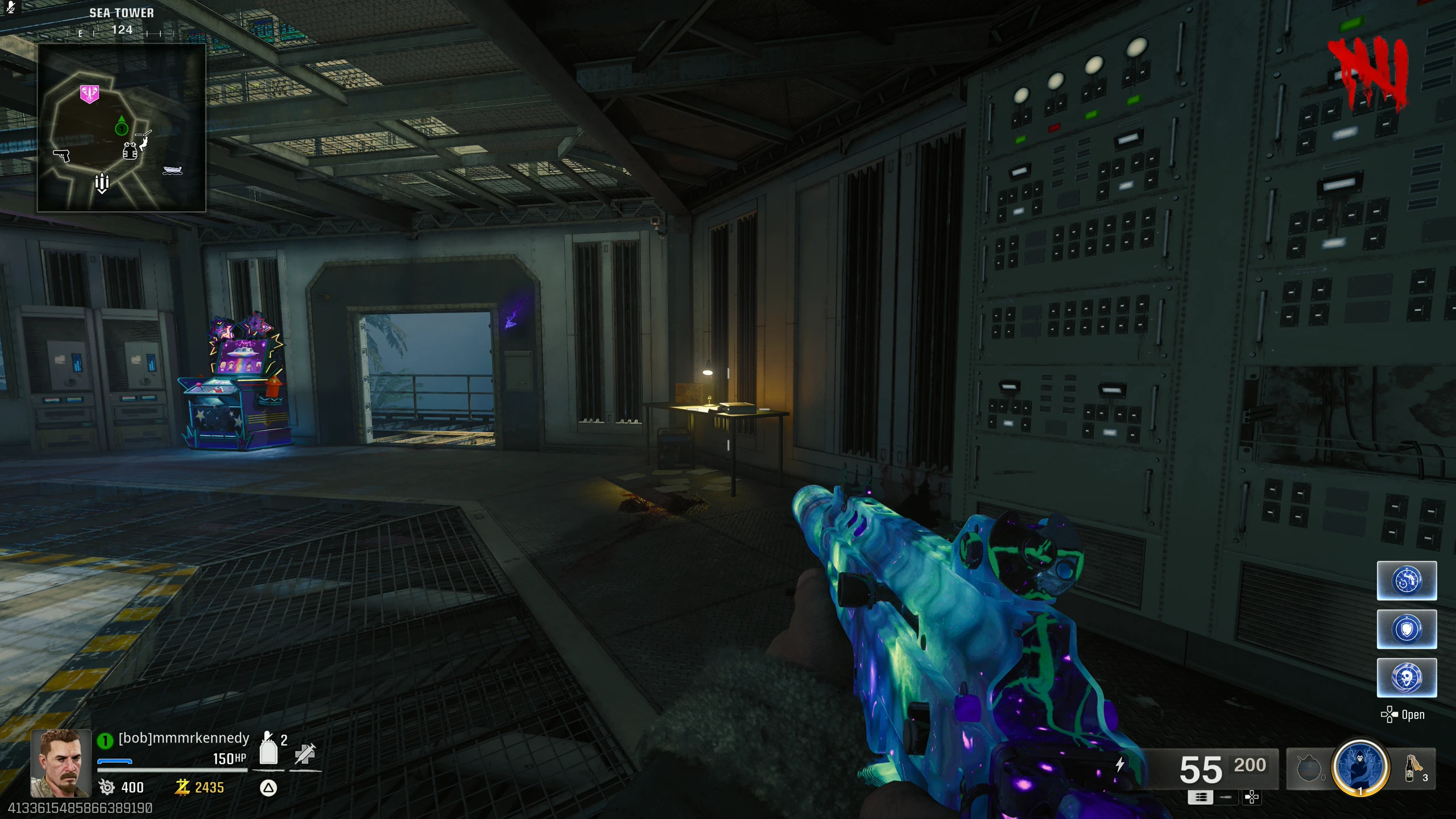The height and width of the screenshot is (819, 1456).
Task: Click the ammo bullets marker on minimap
Action: pyautogui.click(x=102, y=183)
